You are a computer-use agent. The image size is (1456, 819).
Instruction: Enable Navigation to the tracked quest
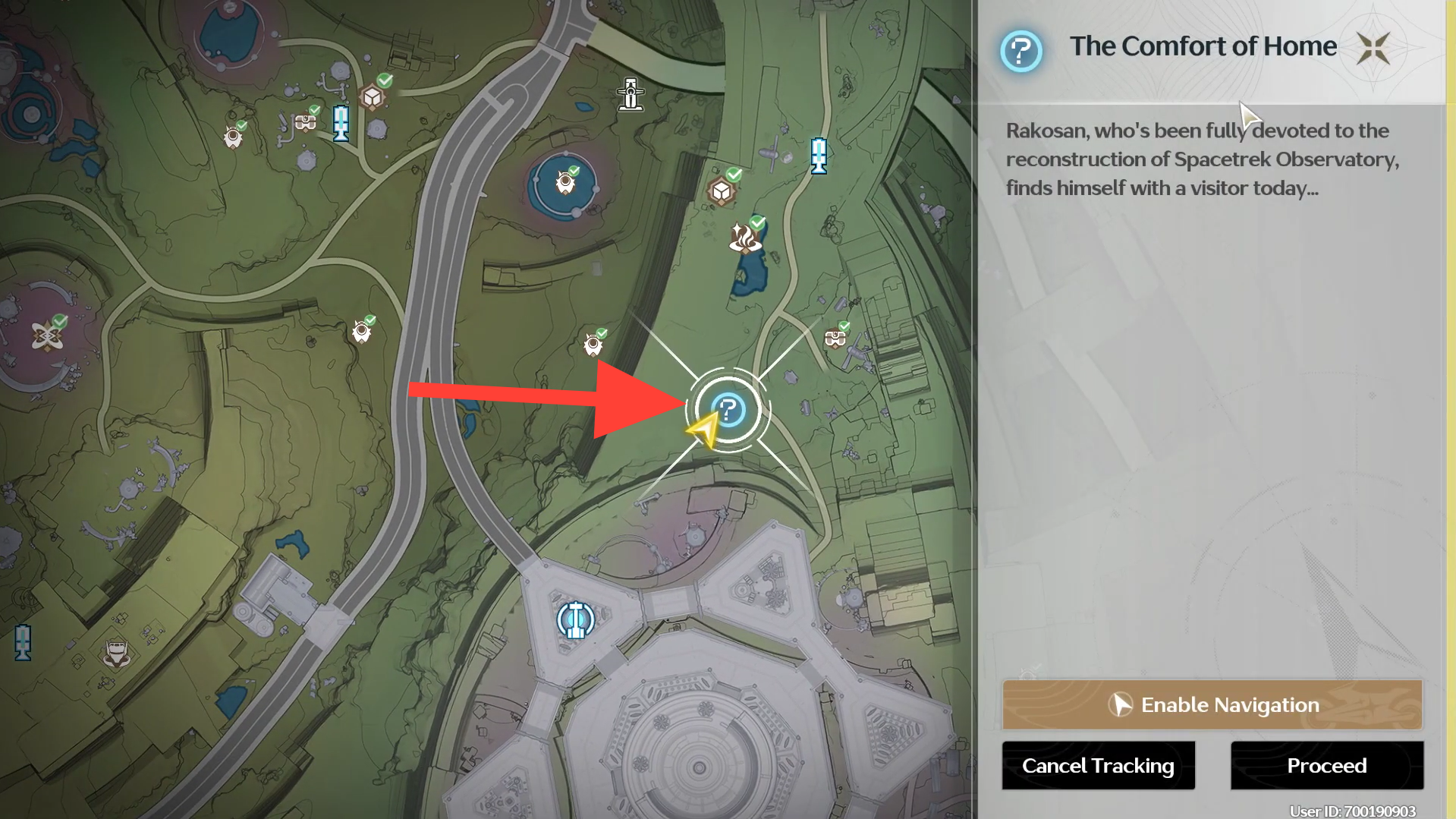click(x=1212, y=704)
